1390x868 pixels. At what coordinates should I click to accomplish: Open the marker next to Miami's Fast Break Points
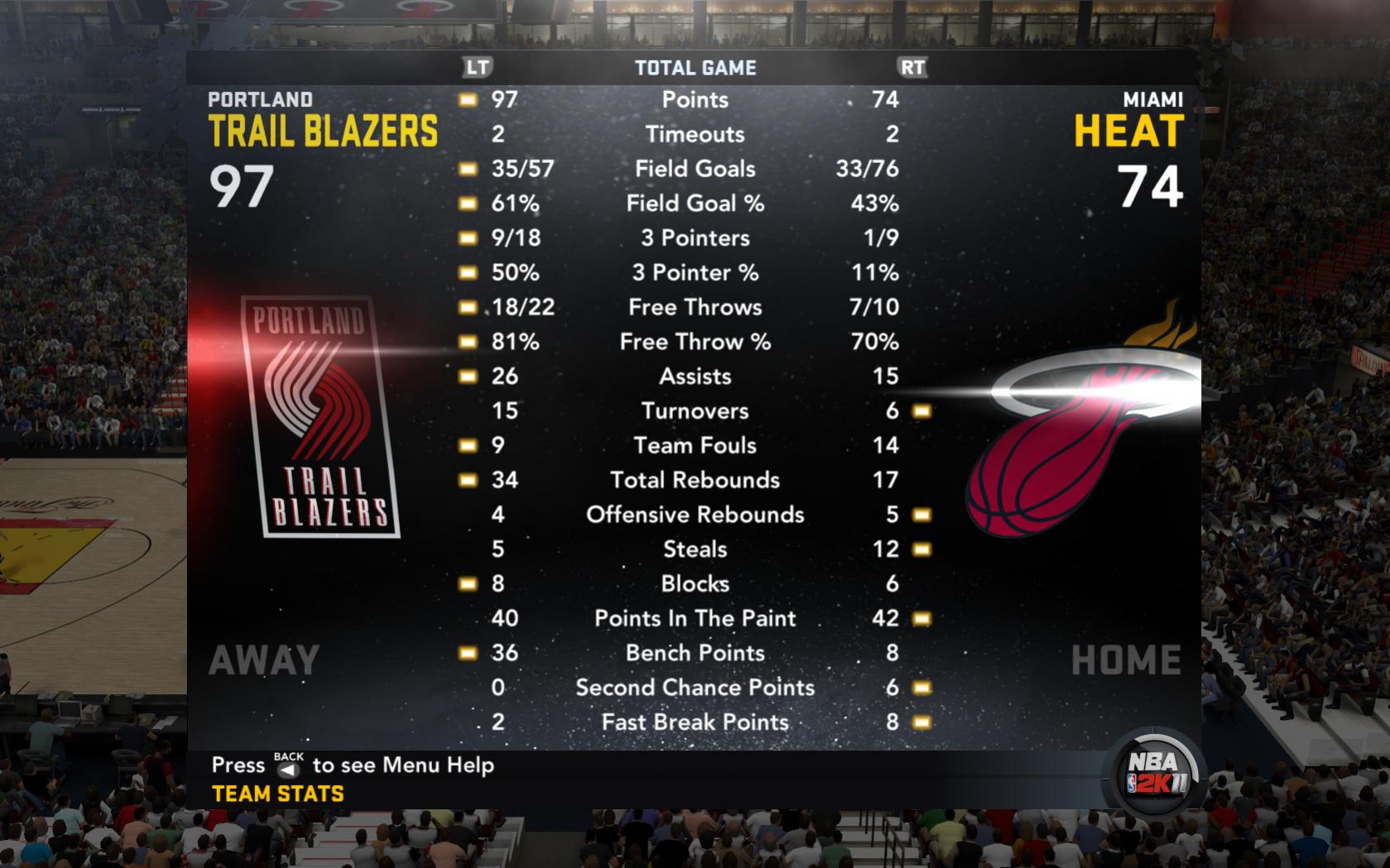tap(921, 722)
